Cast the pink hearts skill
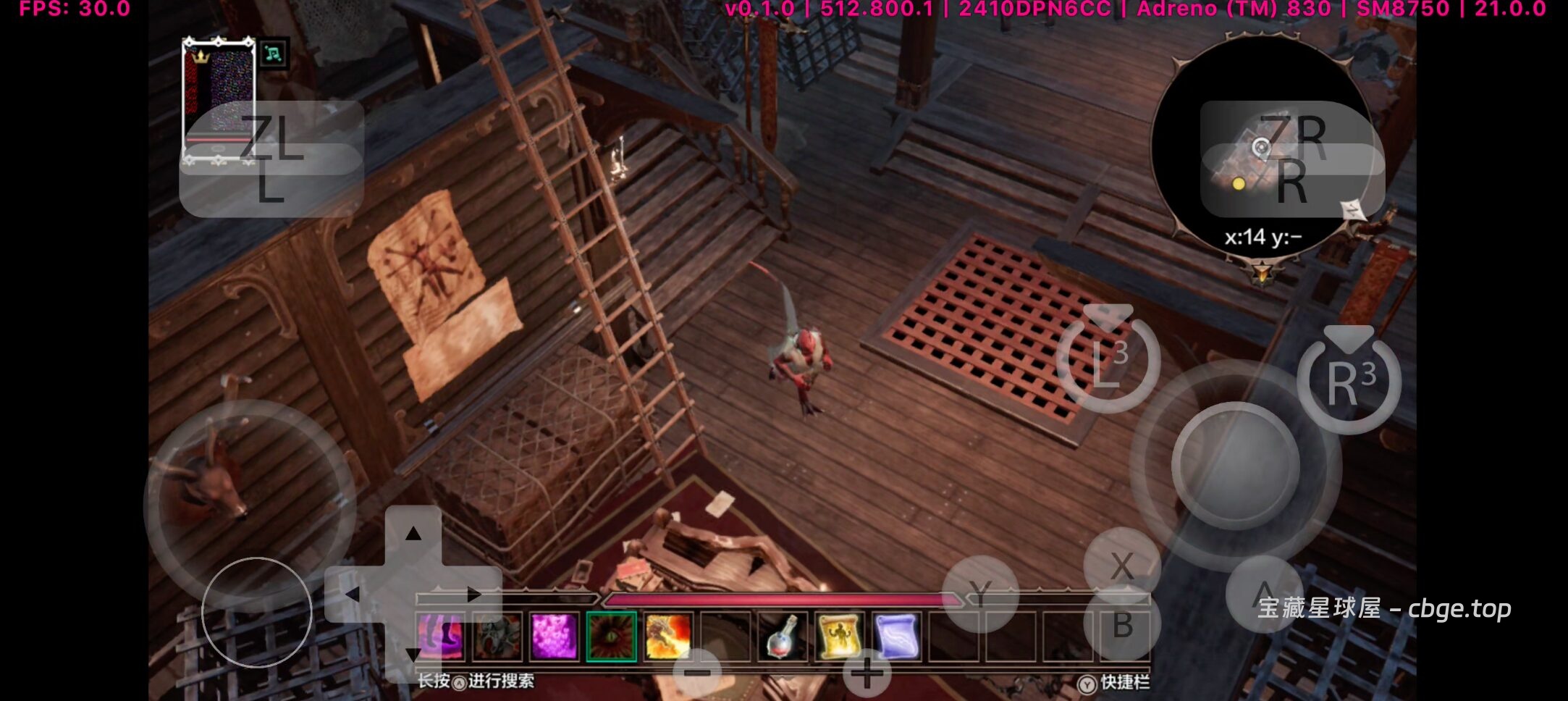Viewport: 1568px width, 701px height. [x=554, y=637]
